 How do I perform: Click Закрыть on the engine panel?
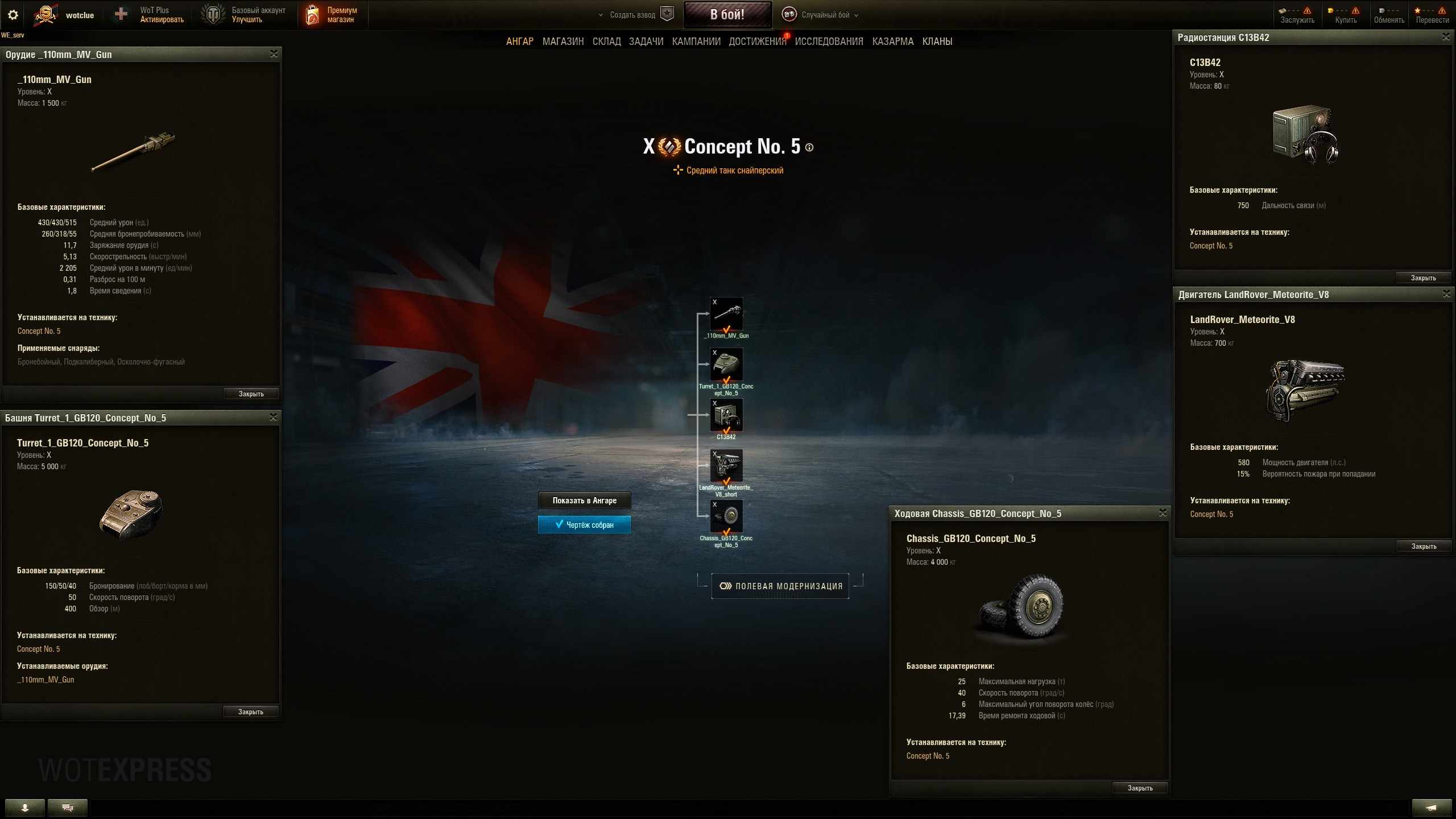1424,547
